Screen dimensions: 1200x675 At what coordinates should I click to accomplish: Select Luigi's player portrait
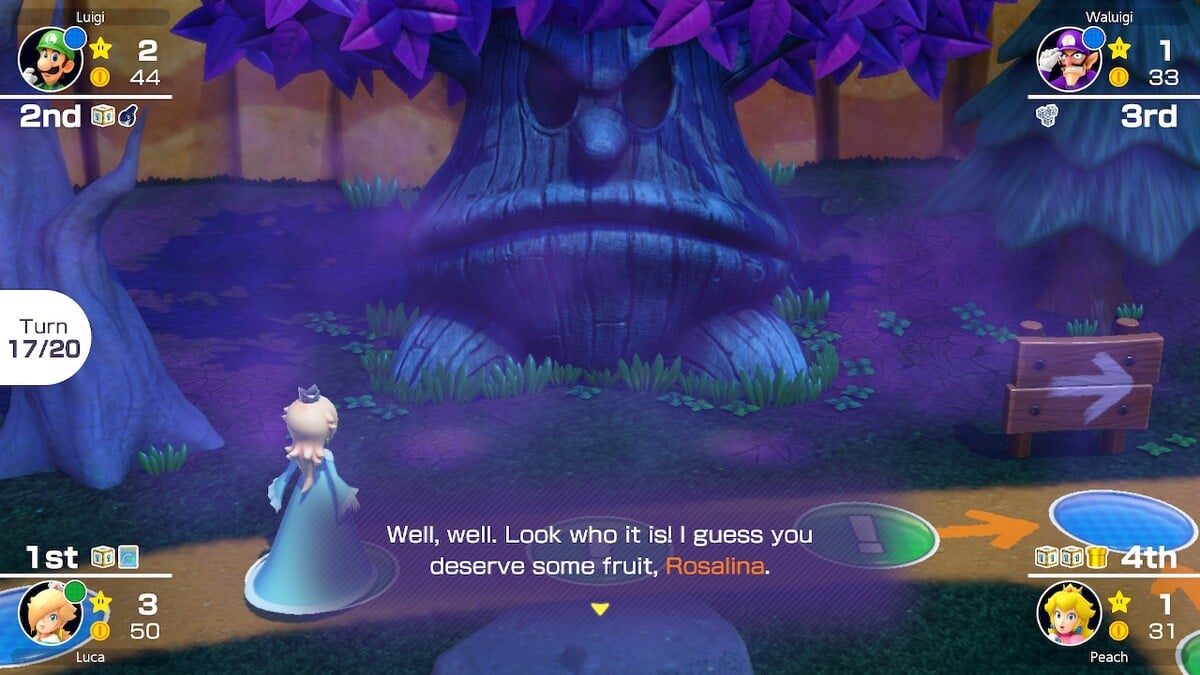coord(45,58)
